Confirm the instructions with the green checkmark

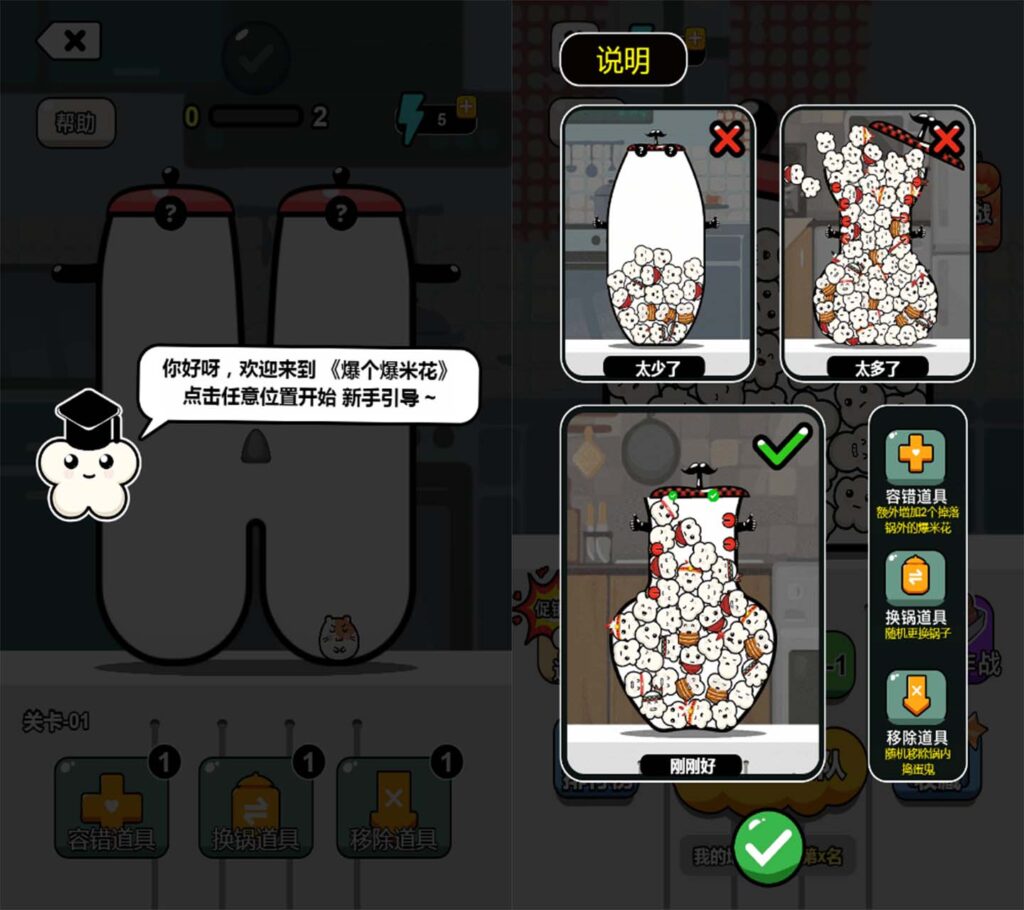pyautogui.click(x=768, y=848)
